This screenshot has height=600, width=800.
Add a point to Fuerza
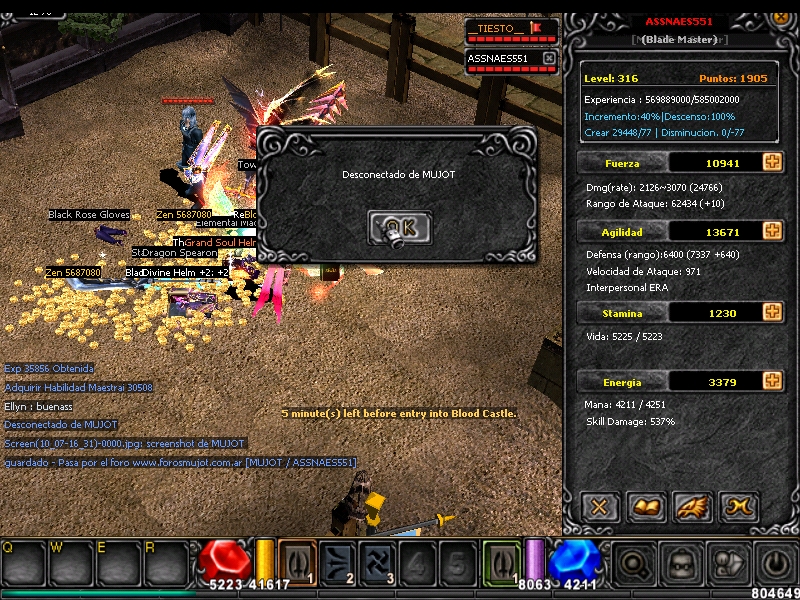(772, 162)
